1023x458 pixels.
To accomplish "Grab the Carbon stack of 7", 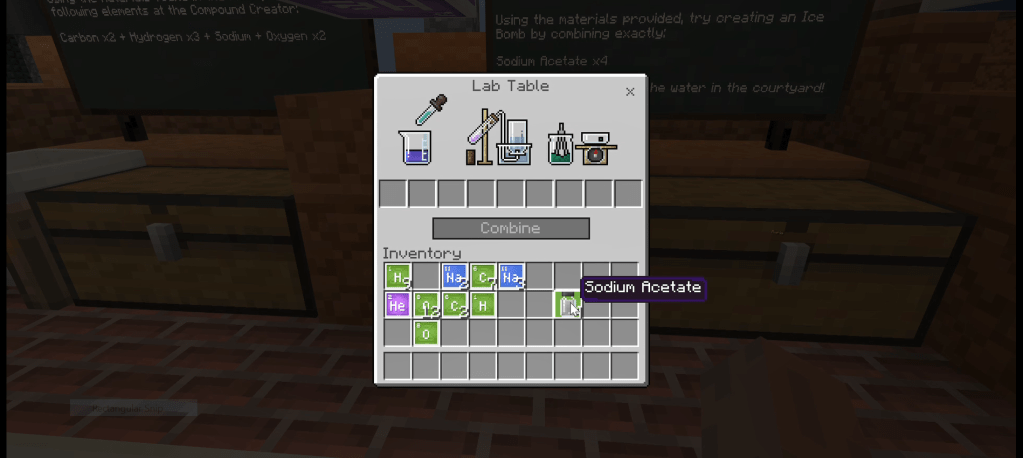I will [x=483, y=276].
